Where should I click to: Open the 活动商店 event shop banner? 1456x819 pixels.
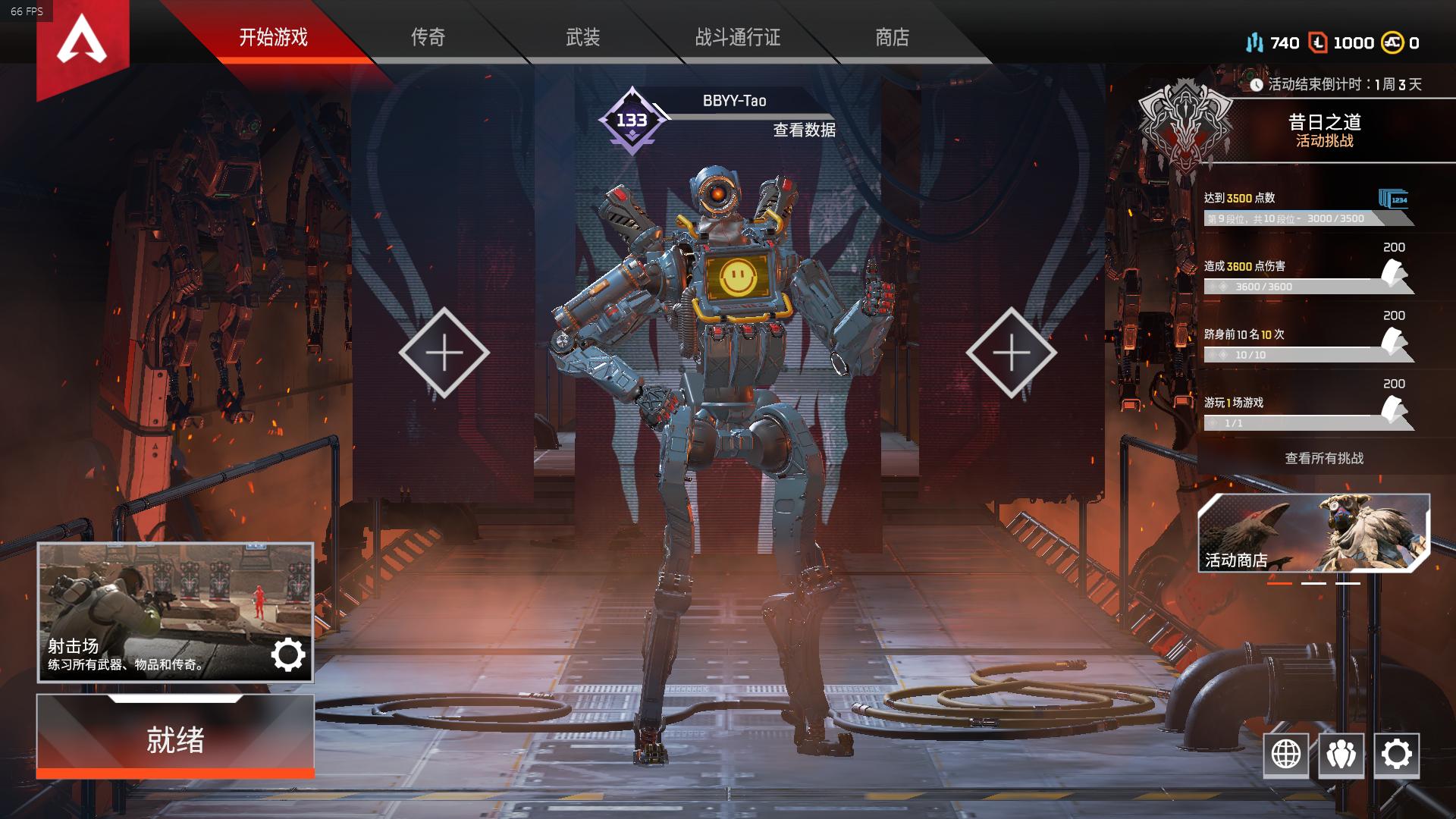1313,533
